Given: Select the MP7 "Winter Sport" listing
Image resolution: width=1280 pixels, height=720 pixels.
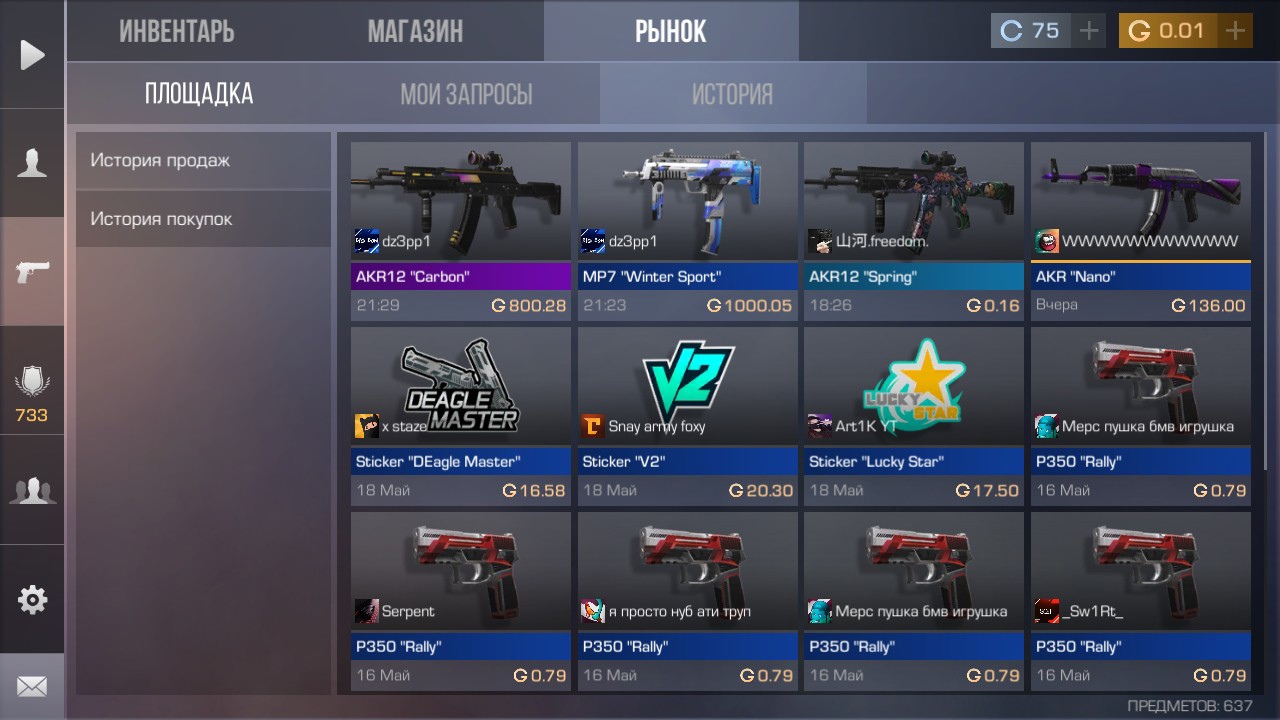Looking at the screenshot, I should (x=687, y=231).
